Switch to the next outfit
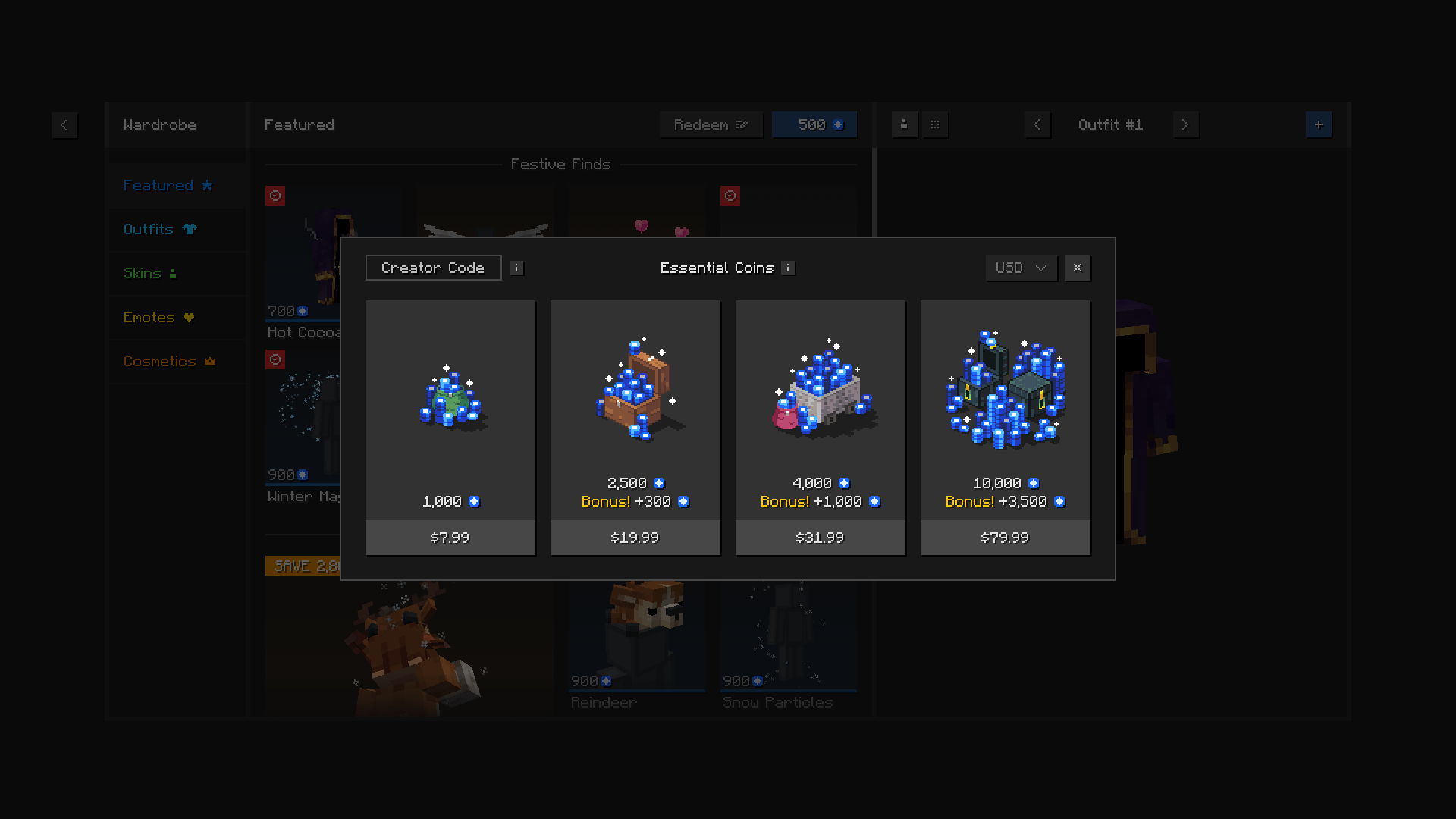The height and width of the screenshot is (819, 1456). pos(1185,124)
